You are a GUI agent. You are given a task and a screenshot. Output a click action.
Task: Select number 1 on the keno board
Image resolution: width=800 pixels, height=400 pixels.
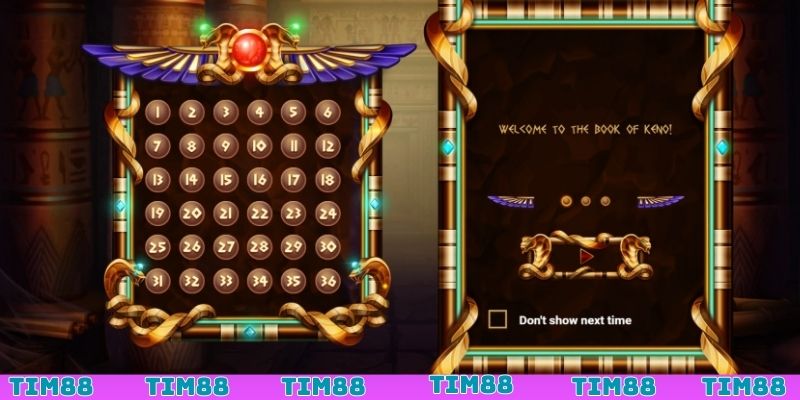[157, 112]
